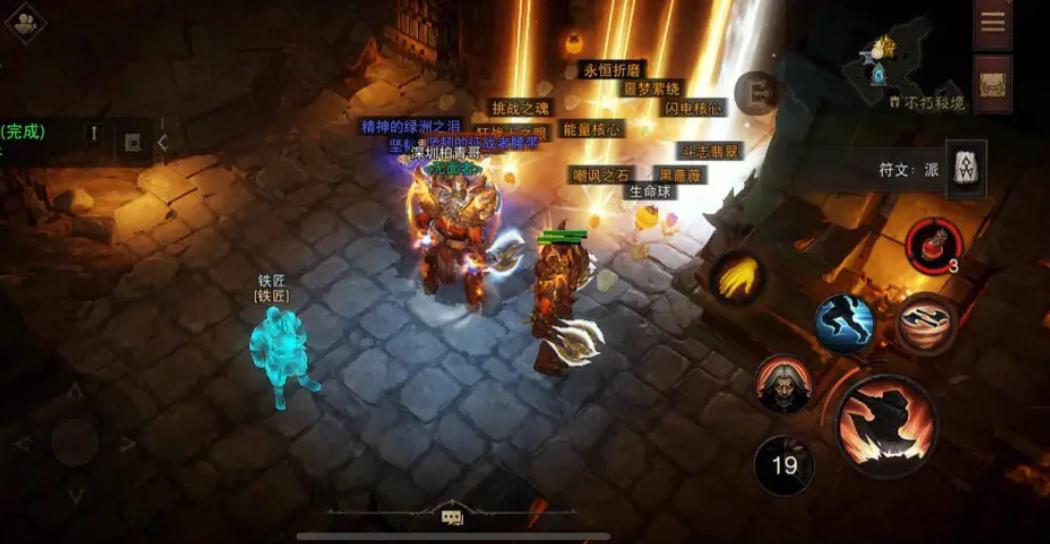Select the 符文: 派 rune button
The height and width of the screenshot is (544, 1050).
[x=966, y=169]
